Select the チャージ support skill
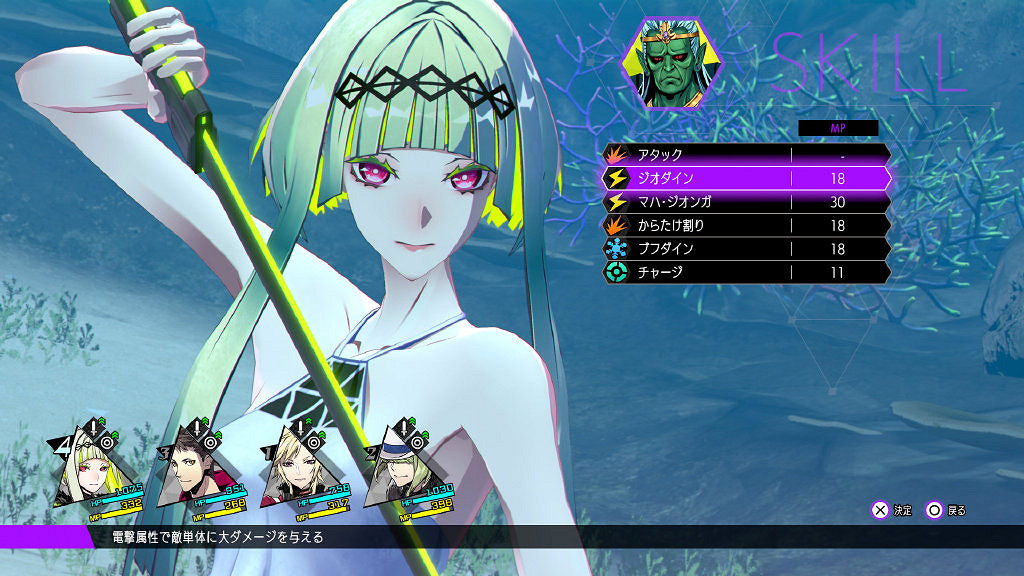This screenshot has height=576, width=1024. click(745, 272)
